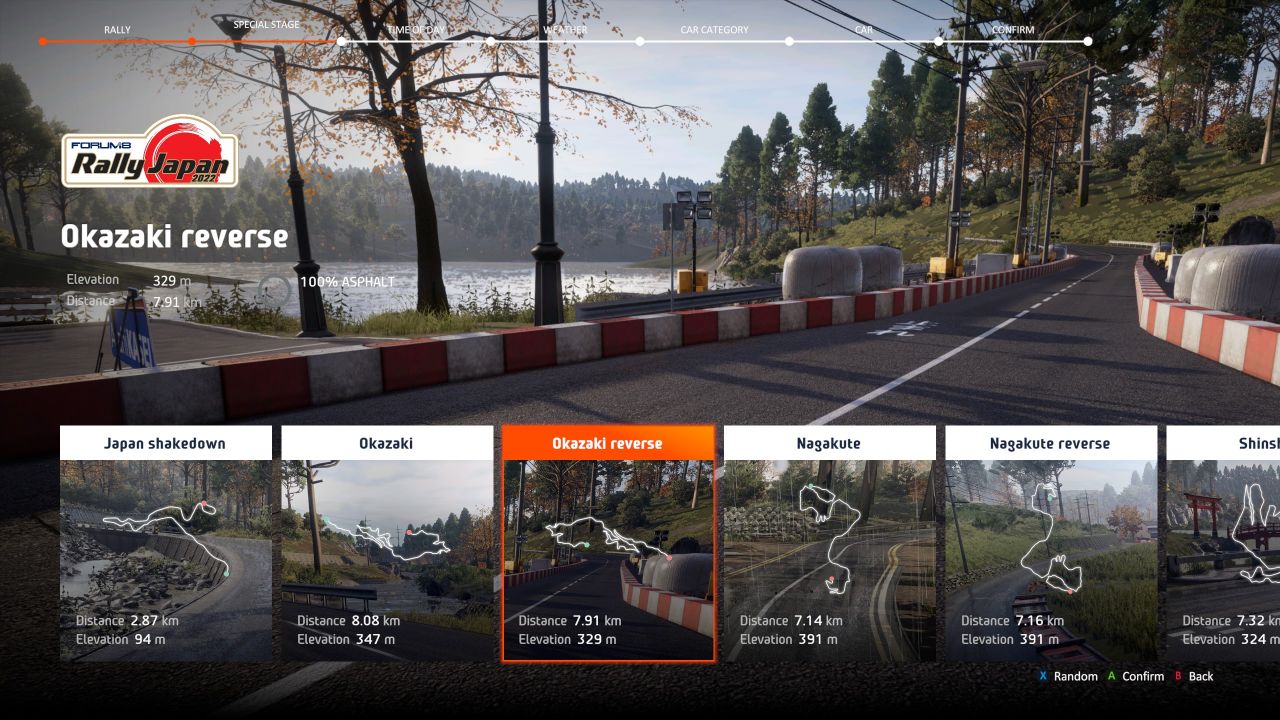Go to the Rally step in progress bar
Image resolution: width=1280 pixels, height=720 pixels.
coord(117,30)
